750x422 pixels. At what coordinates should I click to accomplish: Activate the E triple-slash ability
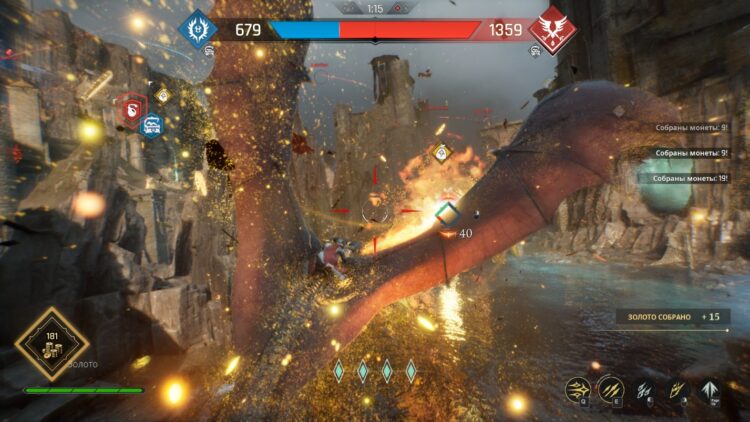611,388
